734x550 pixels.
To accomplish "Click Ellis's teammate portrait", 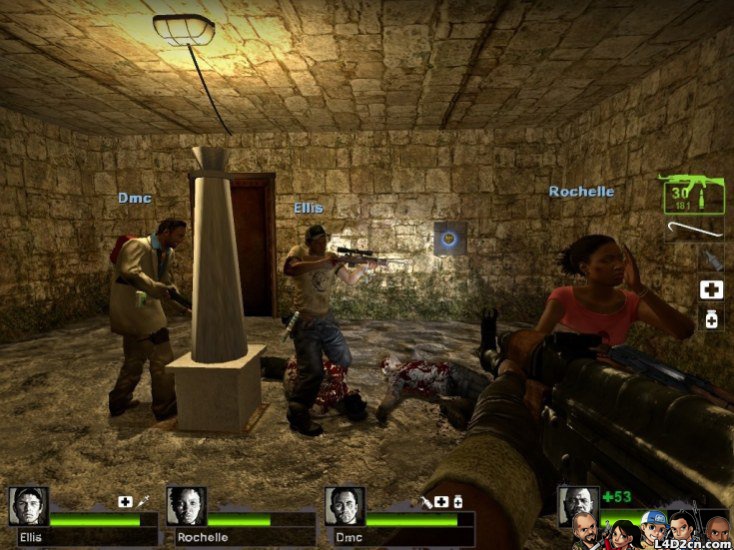I will [x=29, y=506].
